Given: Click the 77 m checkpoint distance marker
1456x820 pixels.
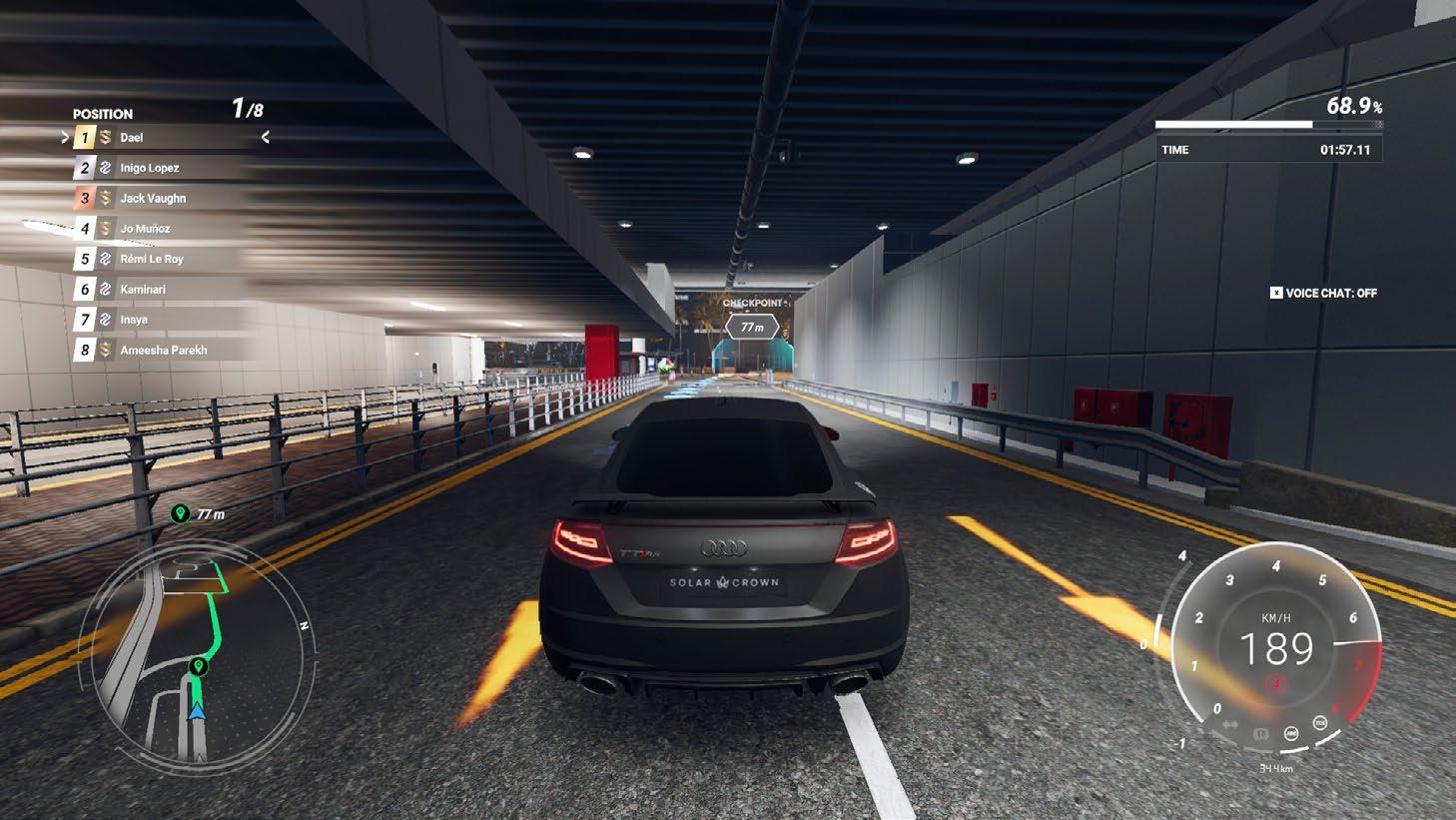Looking at the screenshot, I should click(x=752, y=327).
